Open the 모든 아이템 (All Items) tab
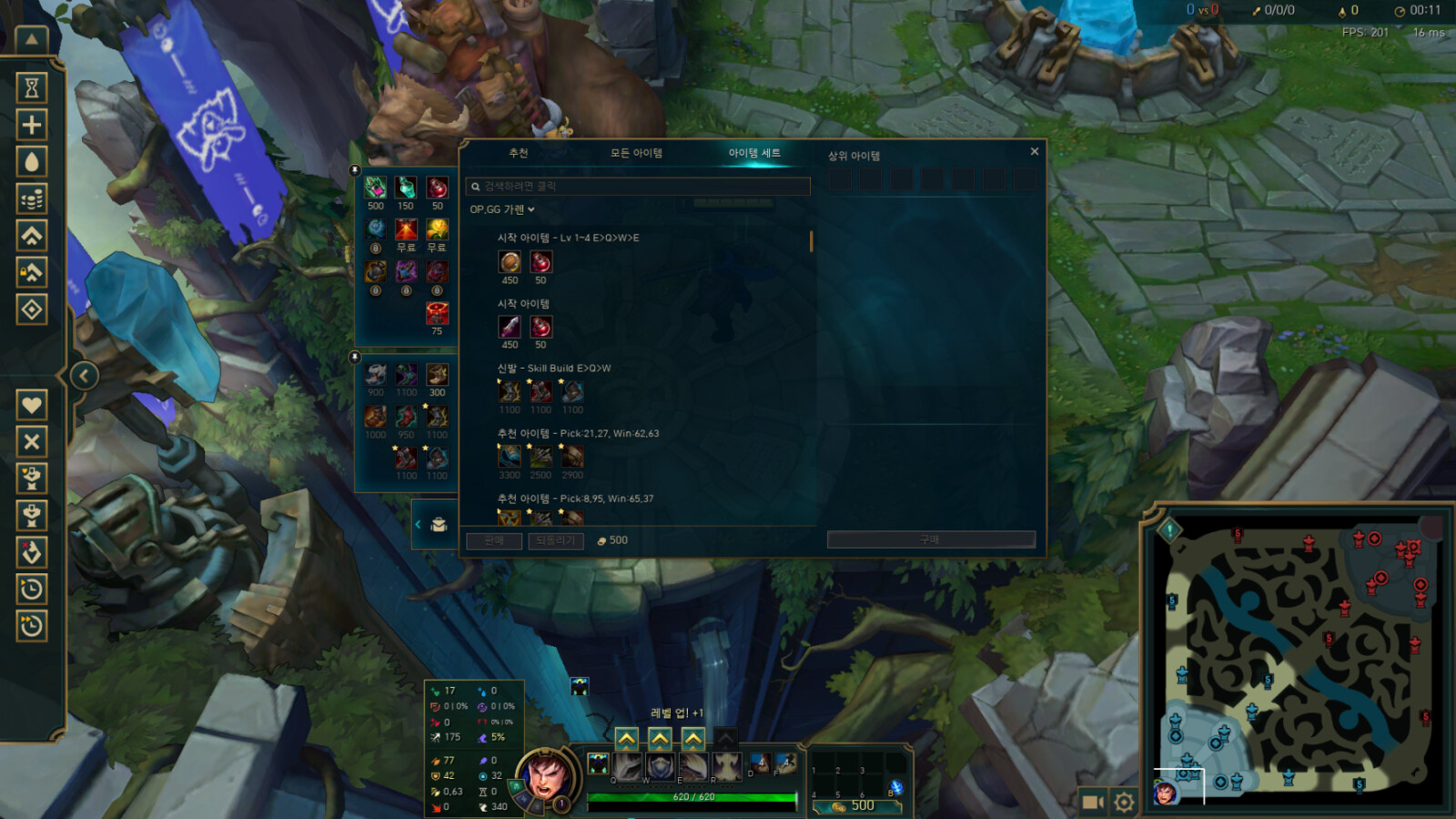 [636, 153]
